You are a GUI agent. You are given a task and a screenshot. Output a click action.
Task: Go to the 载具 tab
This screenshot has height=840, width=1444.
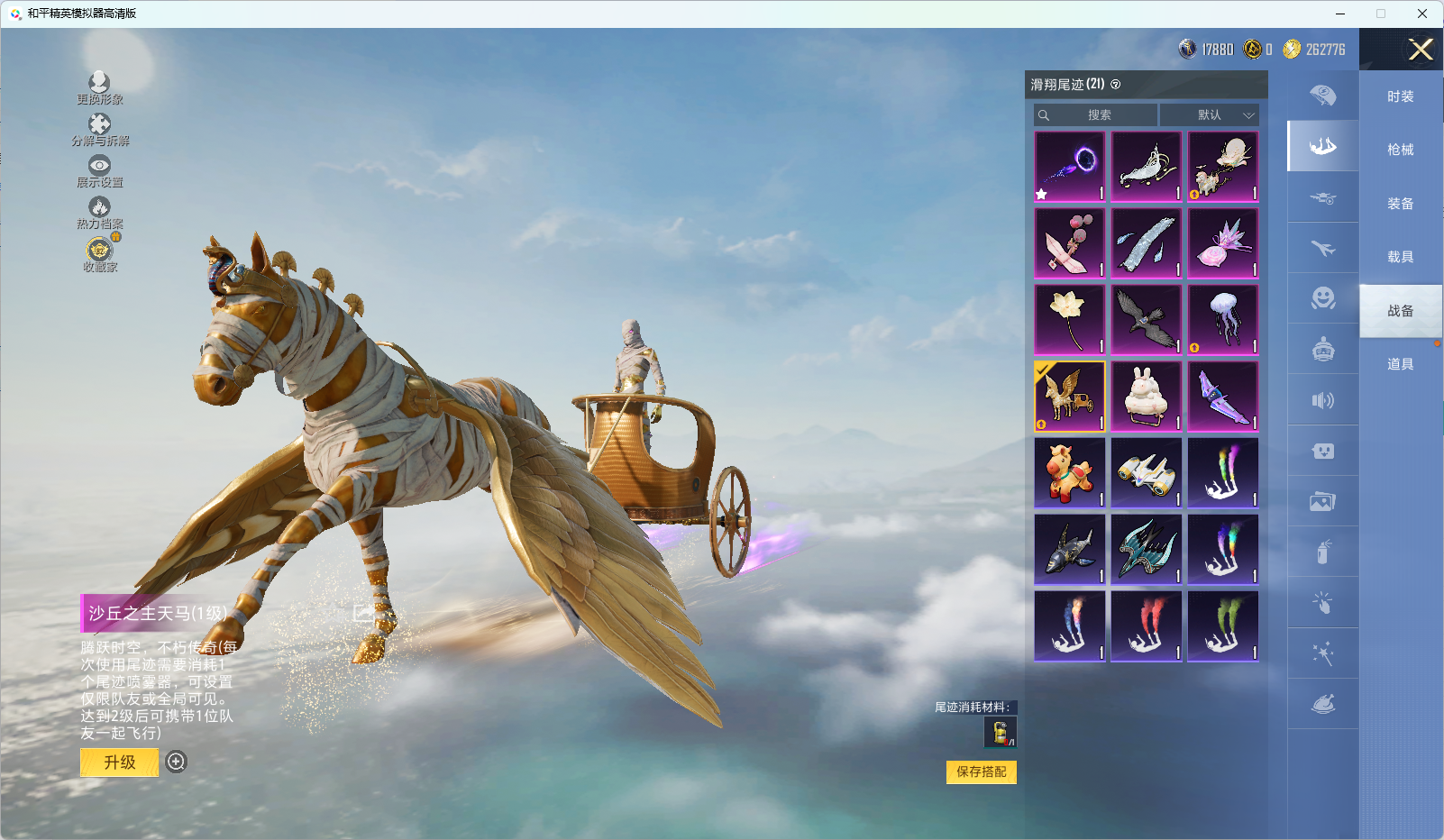1400,257
